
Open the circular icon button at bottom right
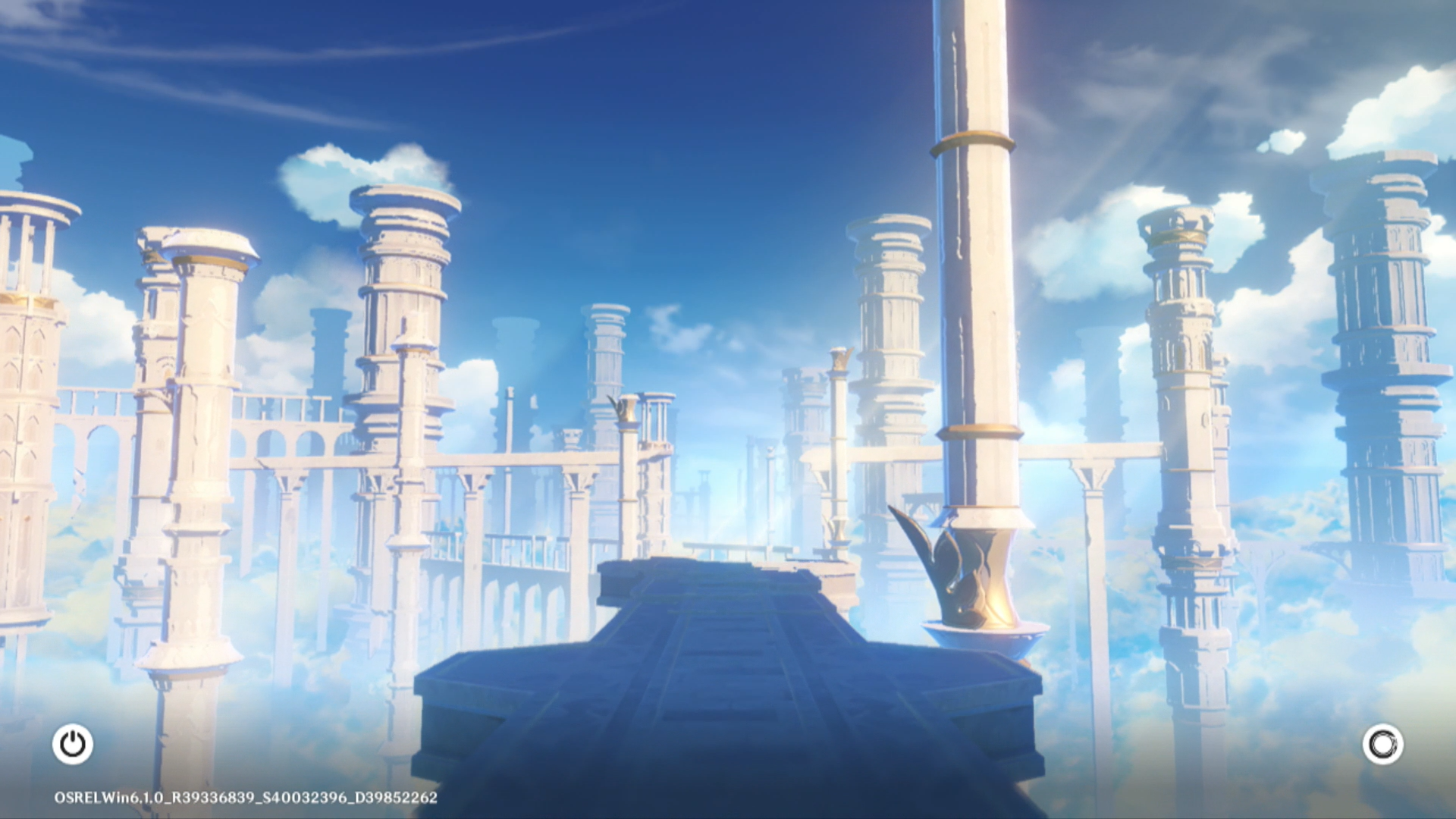[x=1382, y=744]
